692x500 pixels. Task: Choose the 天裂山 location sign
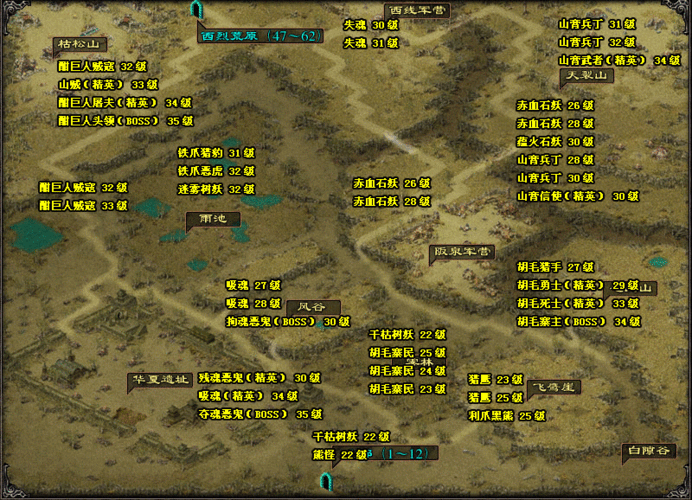point(585,75)
